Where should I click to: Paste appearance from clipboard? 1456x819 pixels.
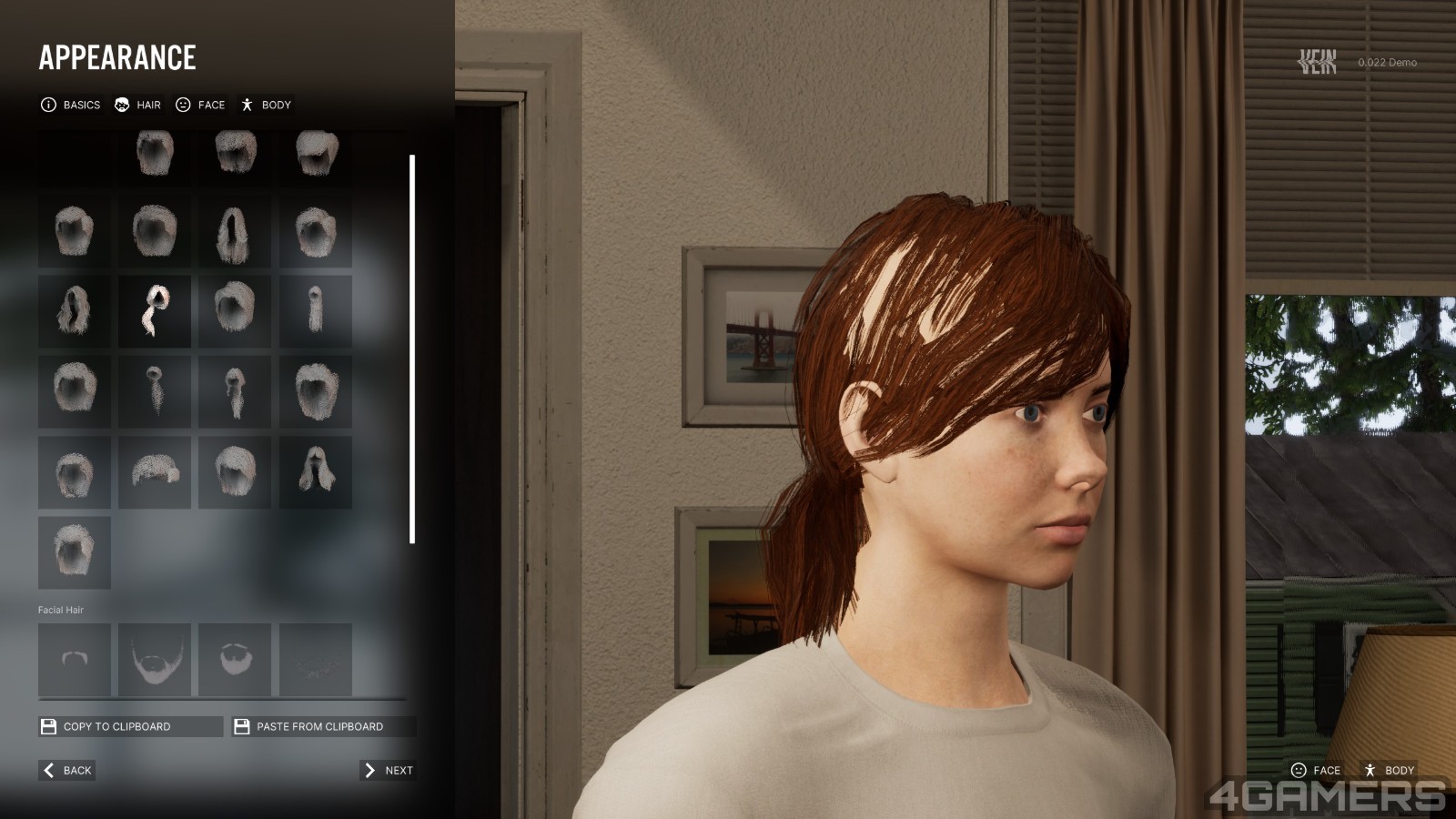tap(323, 726)
